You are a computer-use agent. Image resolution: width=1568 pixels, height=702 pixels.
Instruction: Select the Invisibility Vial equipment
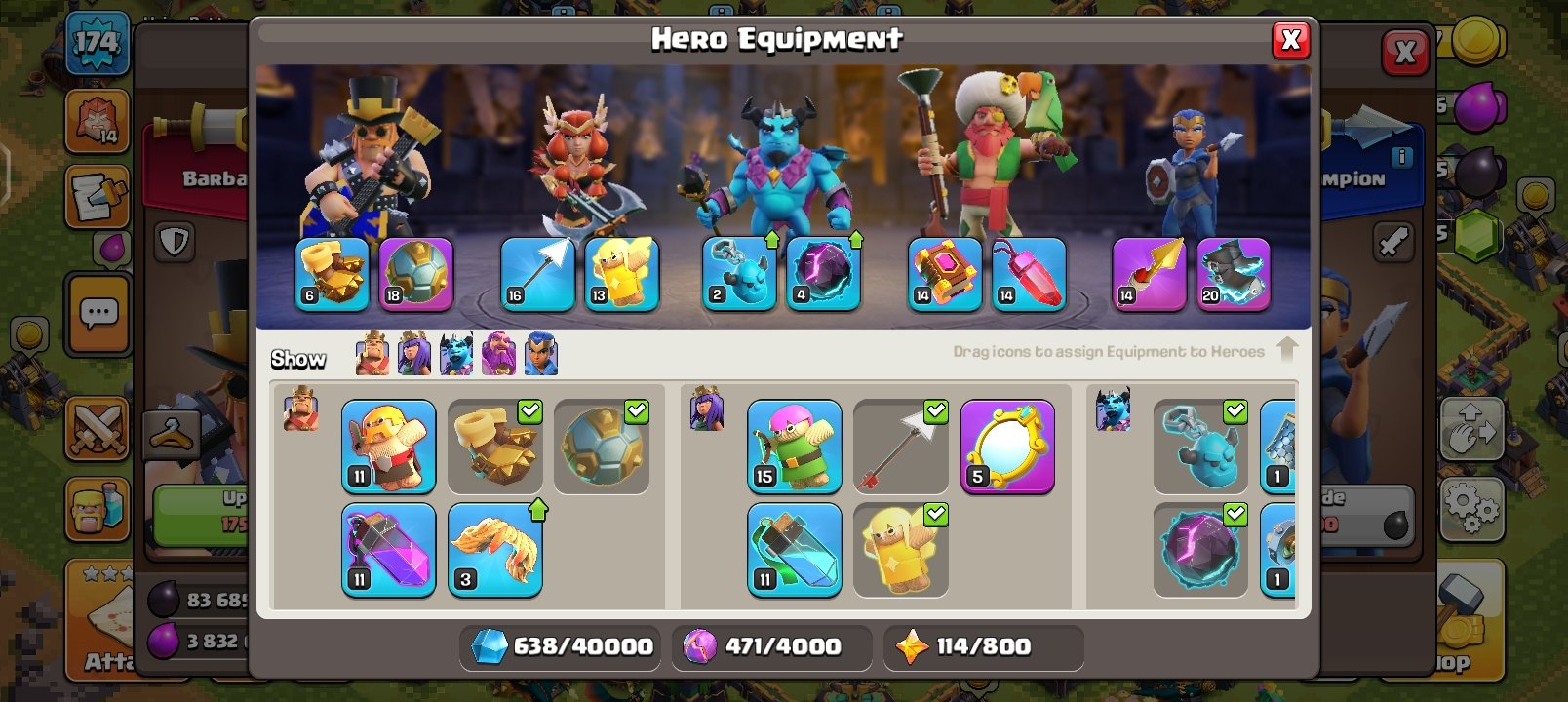coord(795,551)
